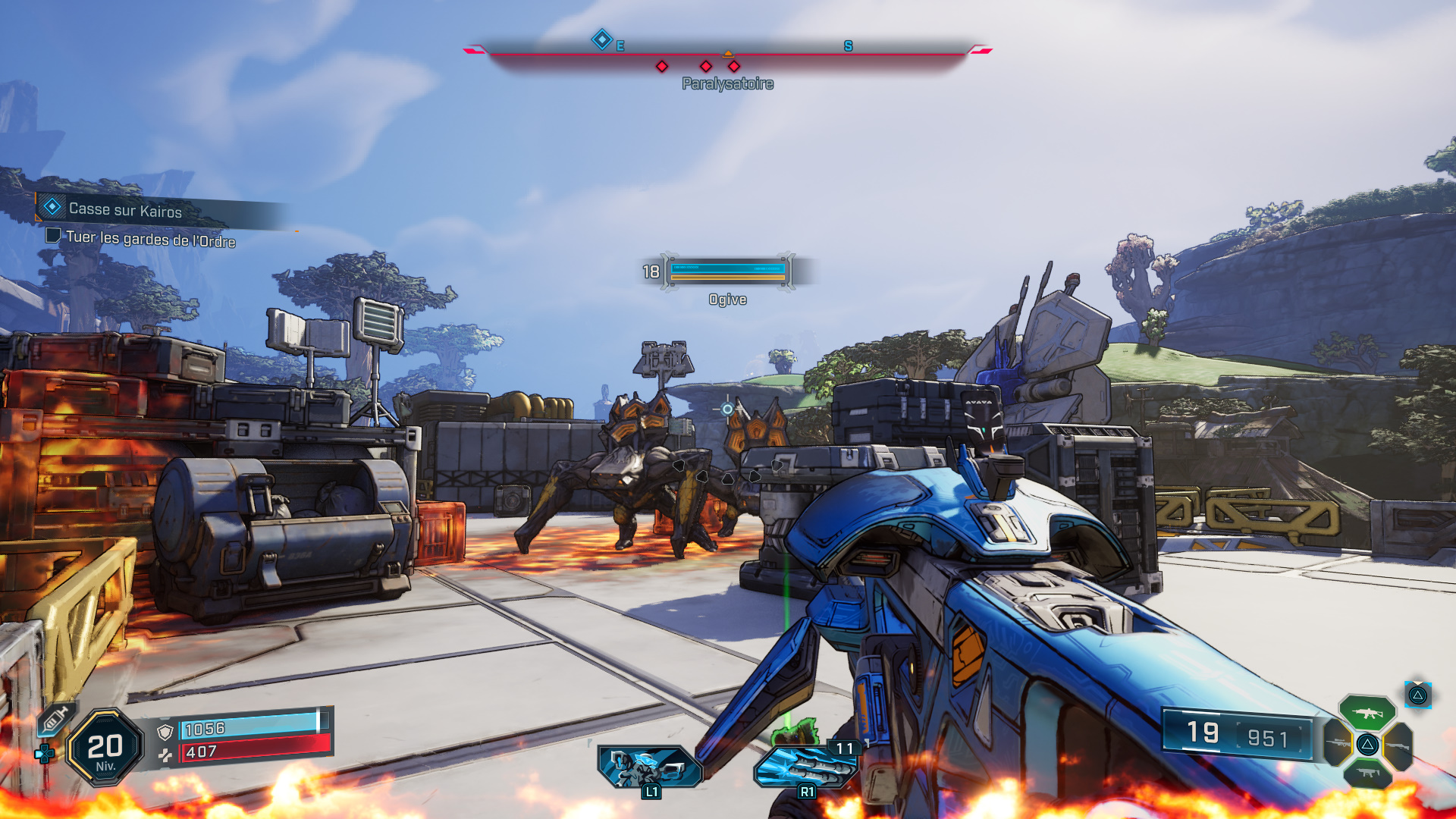The width and height of the screenshot is (1456, 819).
Task: Open the level 20 character badge
Action: [x=105, y=748]
